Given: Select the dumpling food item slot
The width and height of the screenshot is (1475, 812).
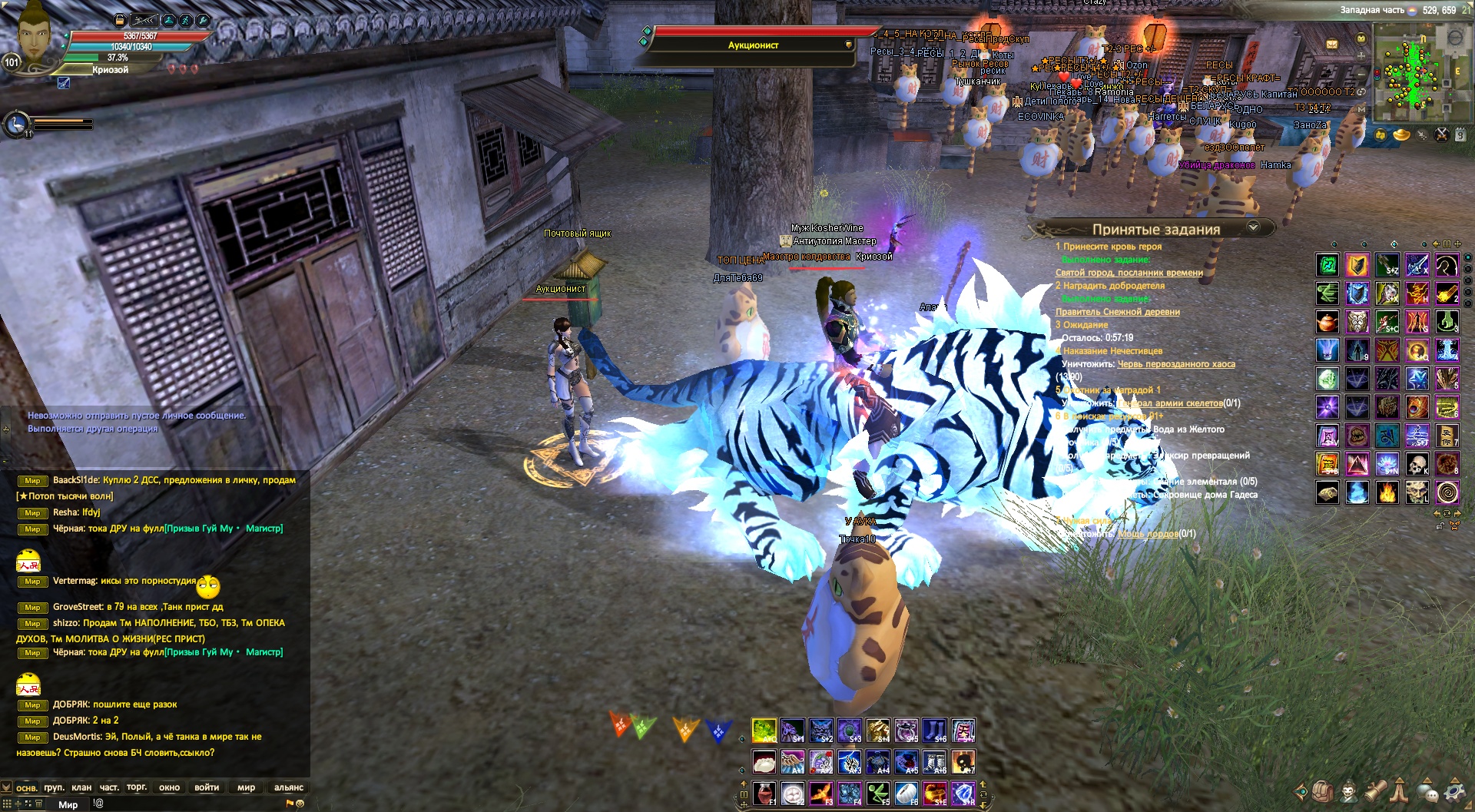Looking at the screenshot, I should click(764, 761).
